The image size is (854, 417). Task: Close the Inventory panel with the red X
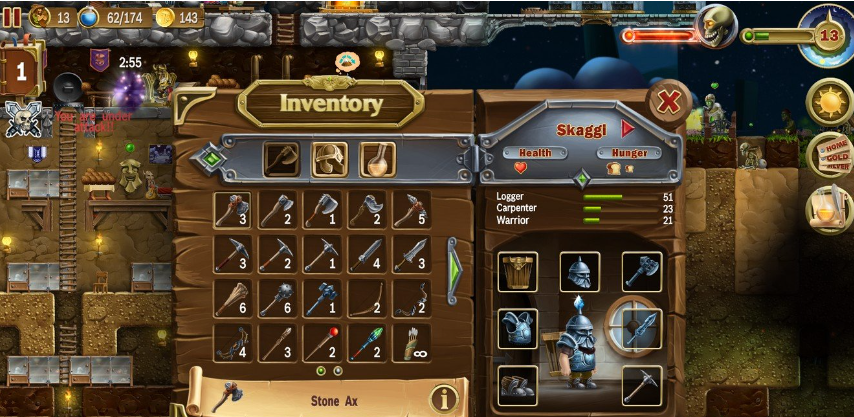[x=668, y=101]
